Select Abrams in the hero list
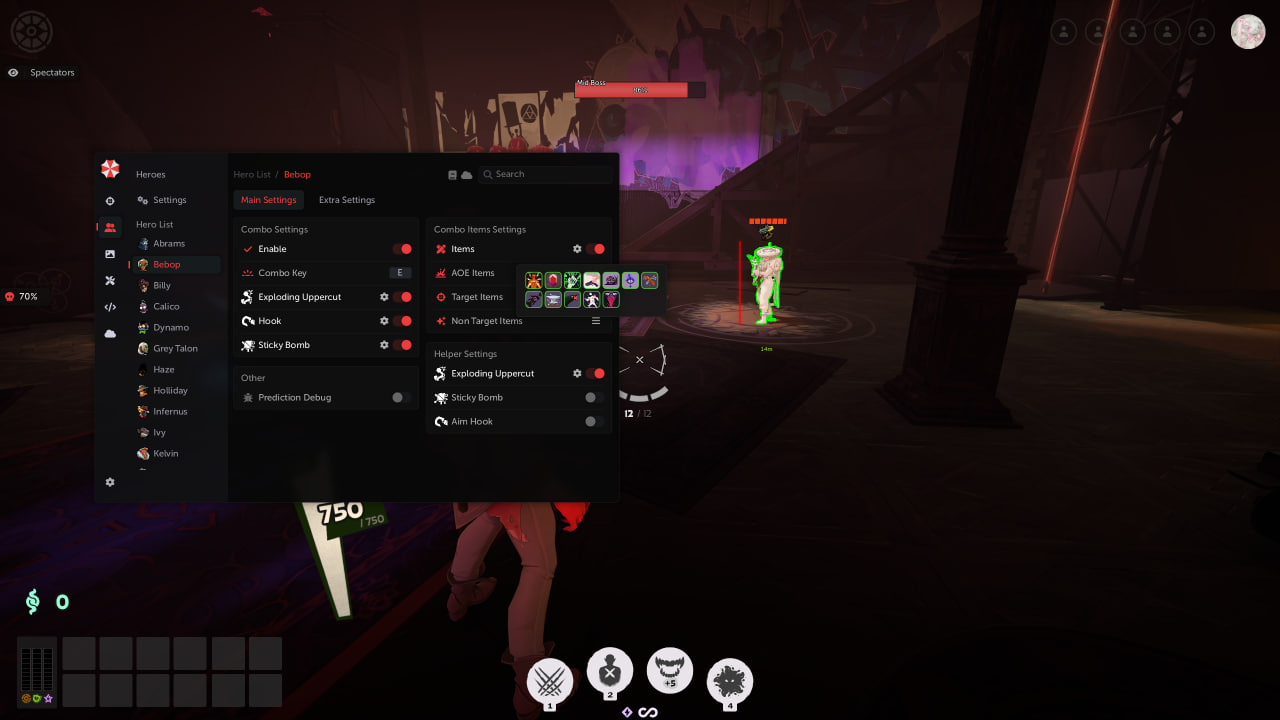The width and height of the screenshot is (1280, 720). (x=168, y=243)
